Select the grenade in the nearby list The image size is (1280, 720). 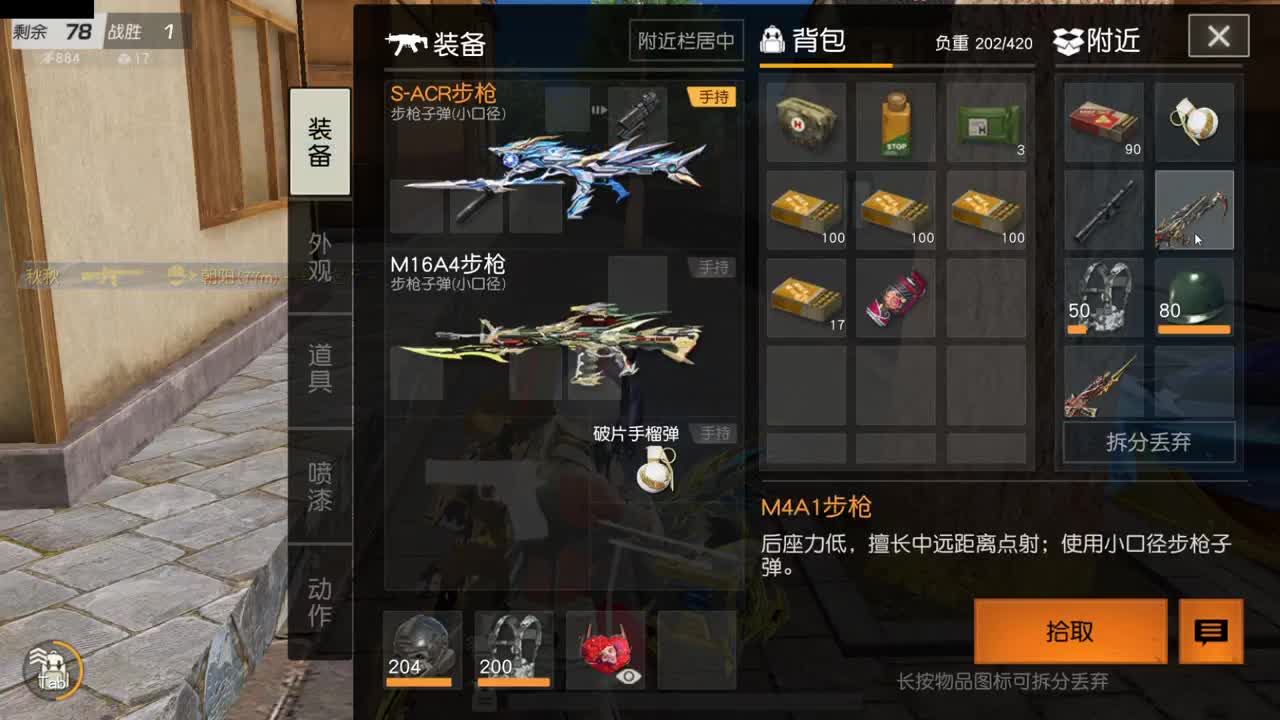[x=1194, y=122]
